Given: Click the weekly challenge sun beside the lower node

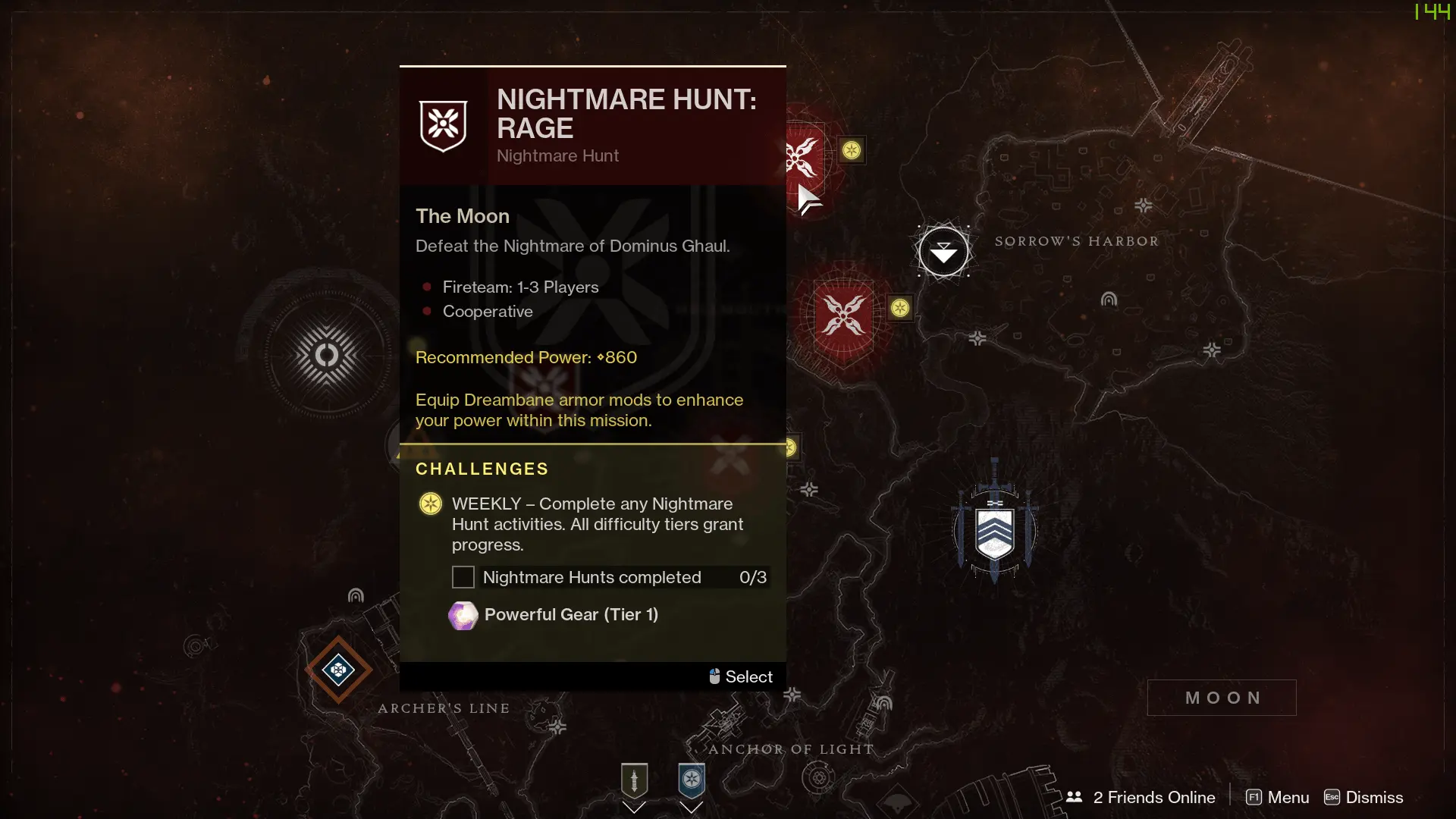Looking at the screenshot, I should 900,308.
